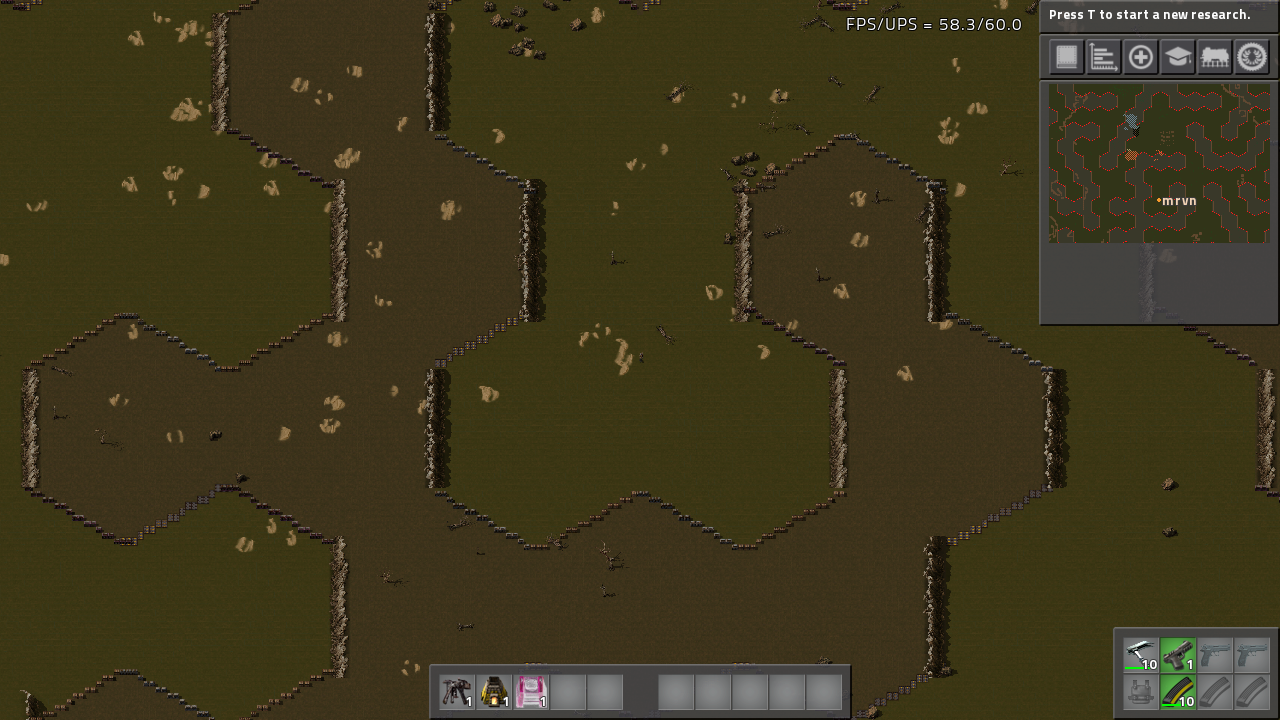
Task: Select the equipped pistol weapon slot
Action: pyautogui.click(x=1178, y=655)
